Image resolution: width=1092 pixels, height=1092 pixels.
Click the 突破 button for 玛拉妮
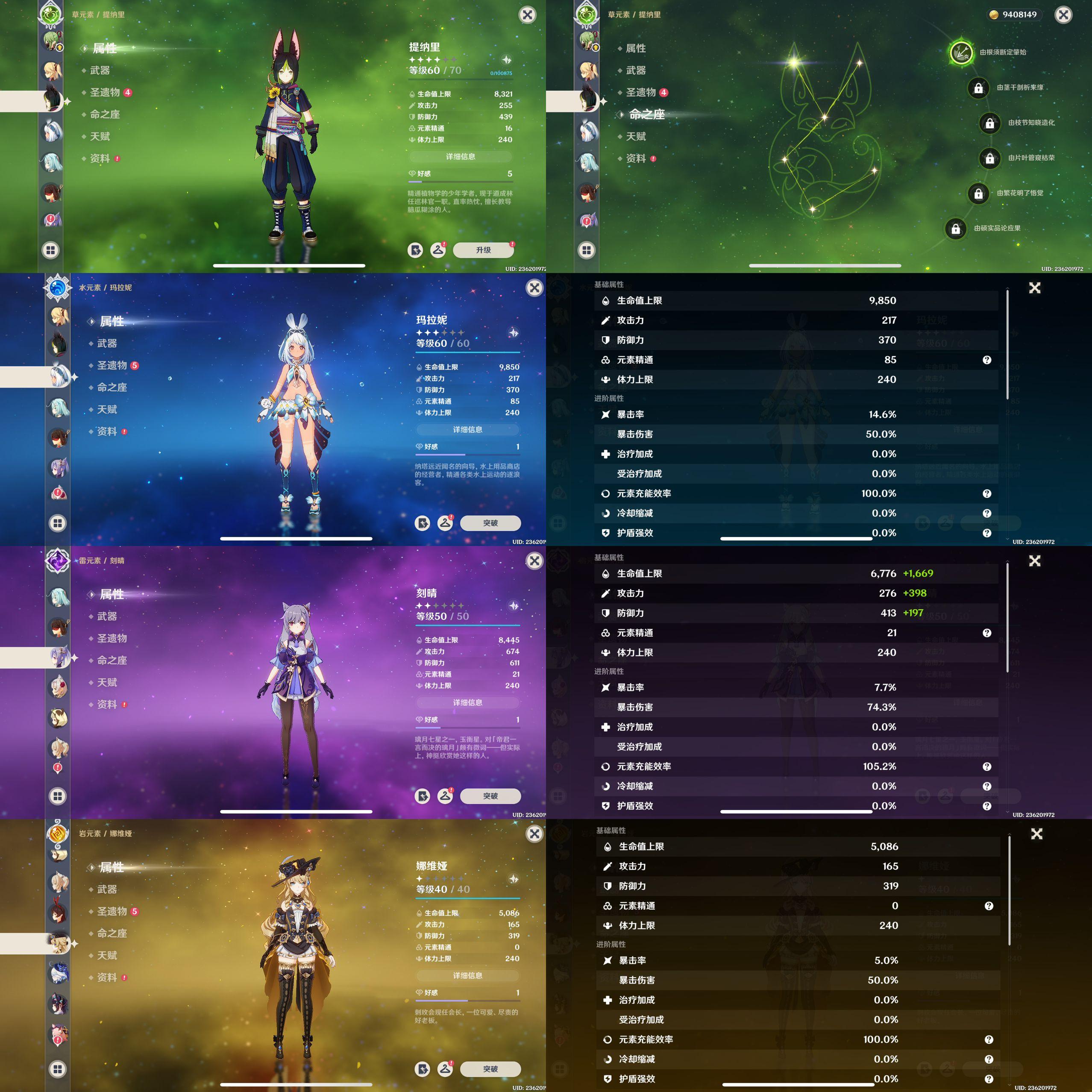(x=490, y=523)
